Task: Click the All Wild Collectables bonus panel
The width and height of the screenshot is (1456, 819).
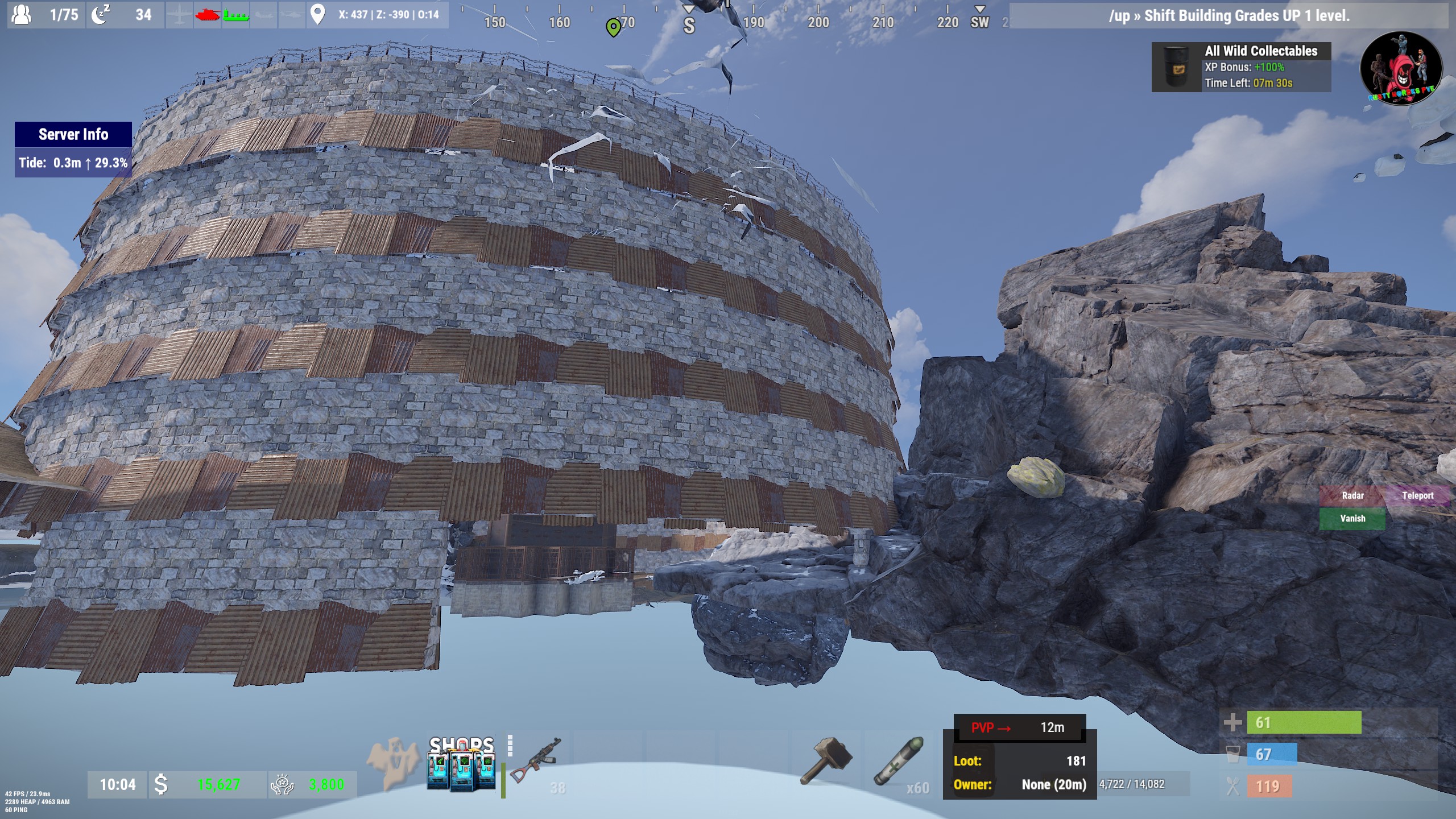Action: coord(1241,67)
